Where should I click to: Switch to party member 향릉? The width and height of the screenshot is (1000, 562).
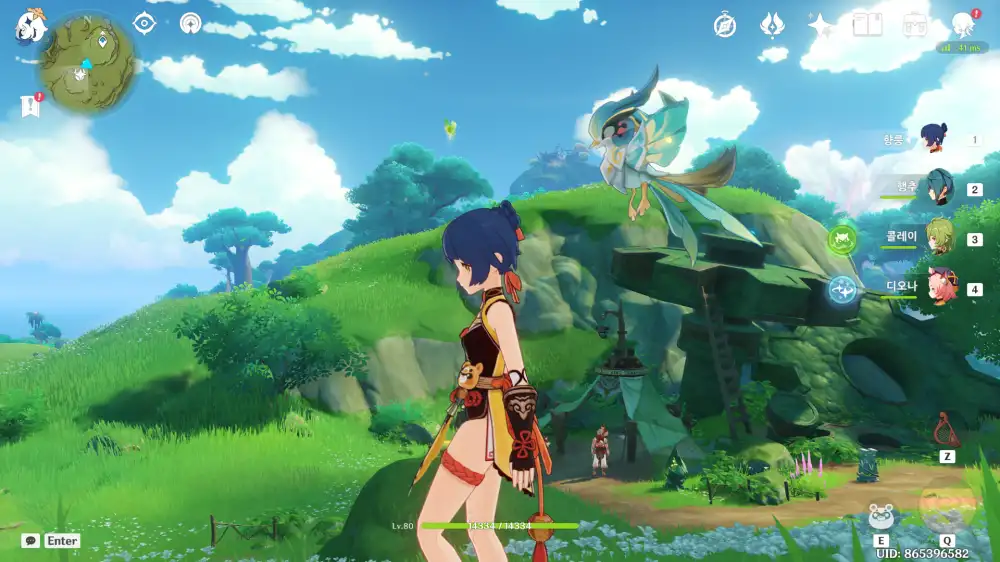click(935, 139)
